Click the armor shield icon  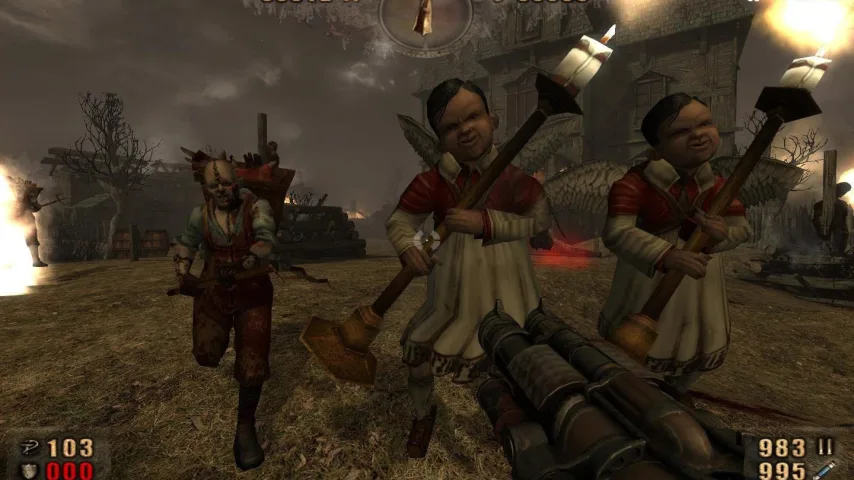29,469
